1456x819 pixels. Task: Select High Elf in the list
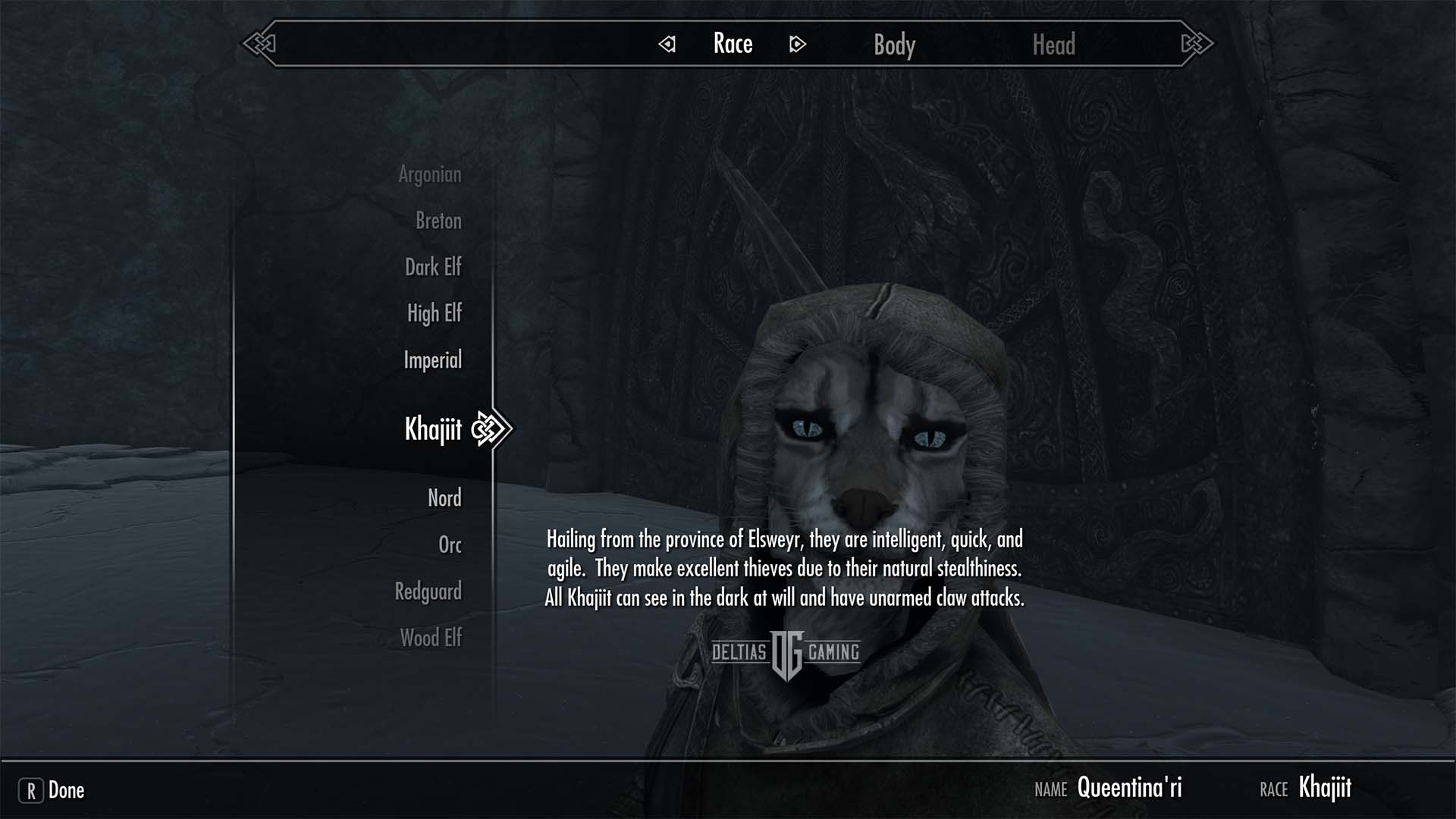434,313
